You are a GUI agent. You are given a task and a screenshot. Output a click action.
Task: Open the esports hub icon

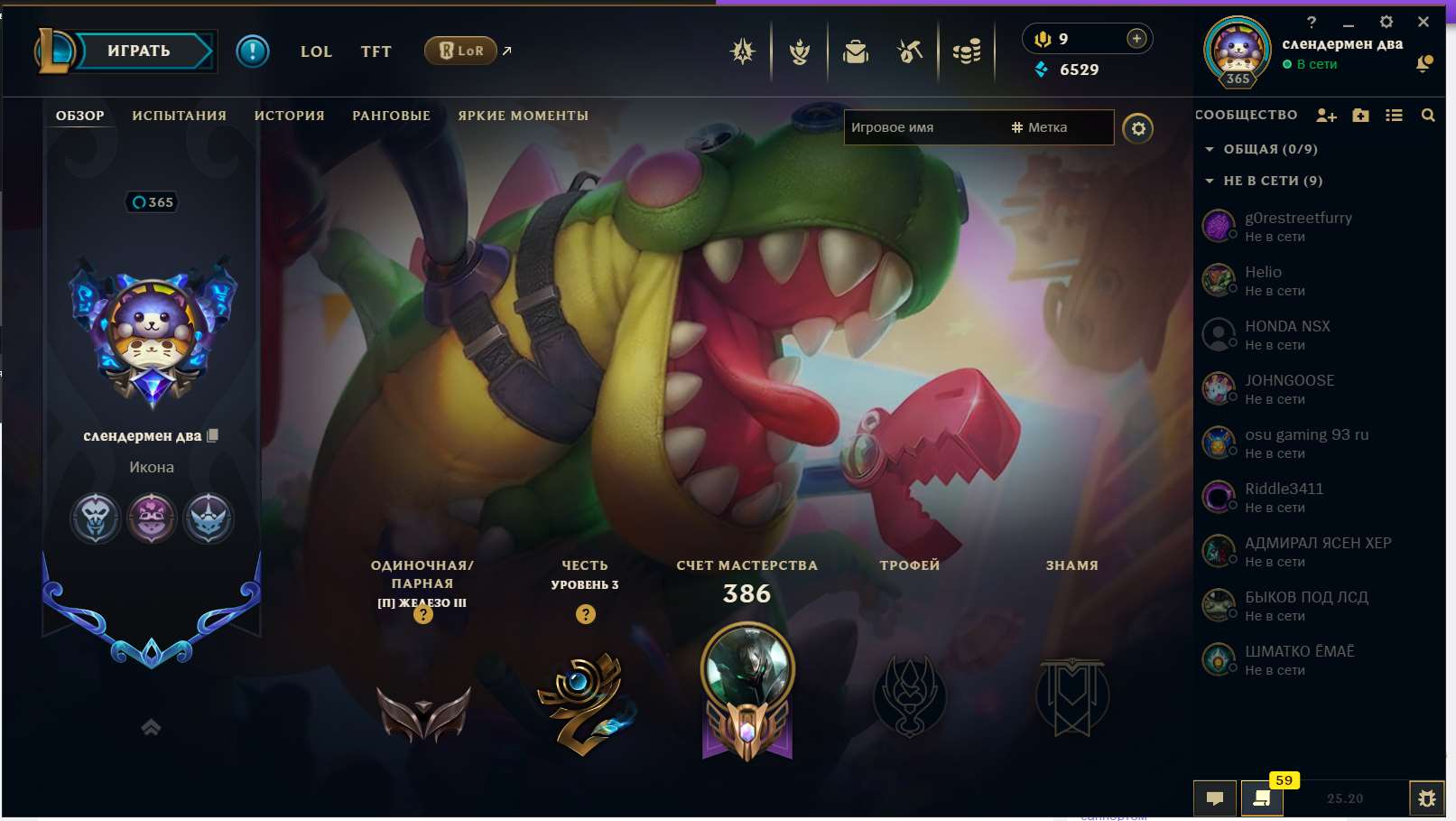tap(742, 51)
